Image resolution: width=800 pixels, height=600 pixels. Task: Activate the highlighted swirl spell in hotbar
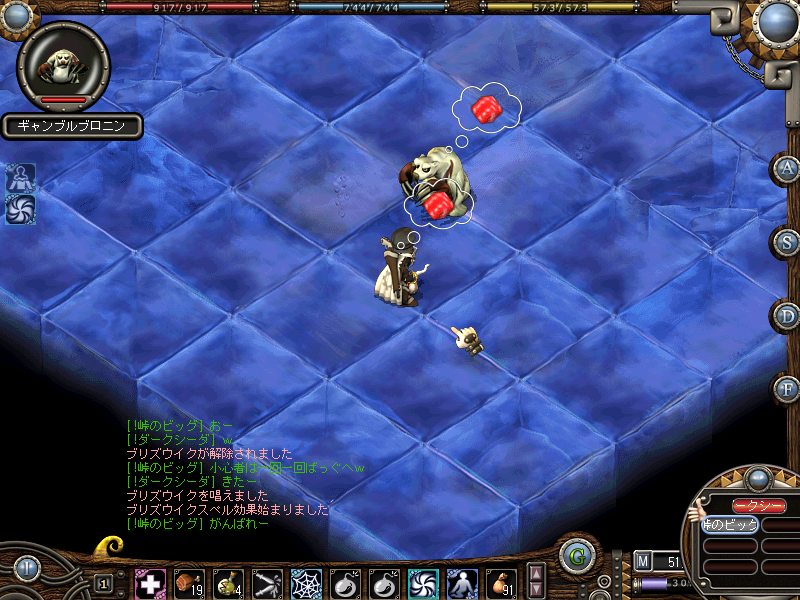(422, 583)
